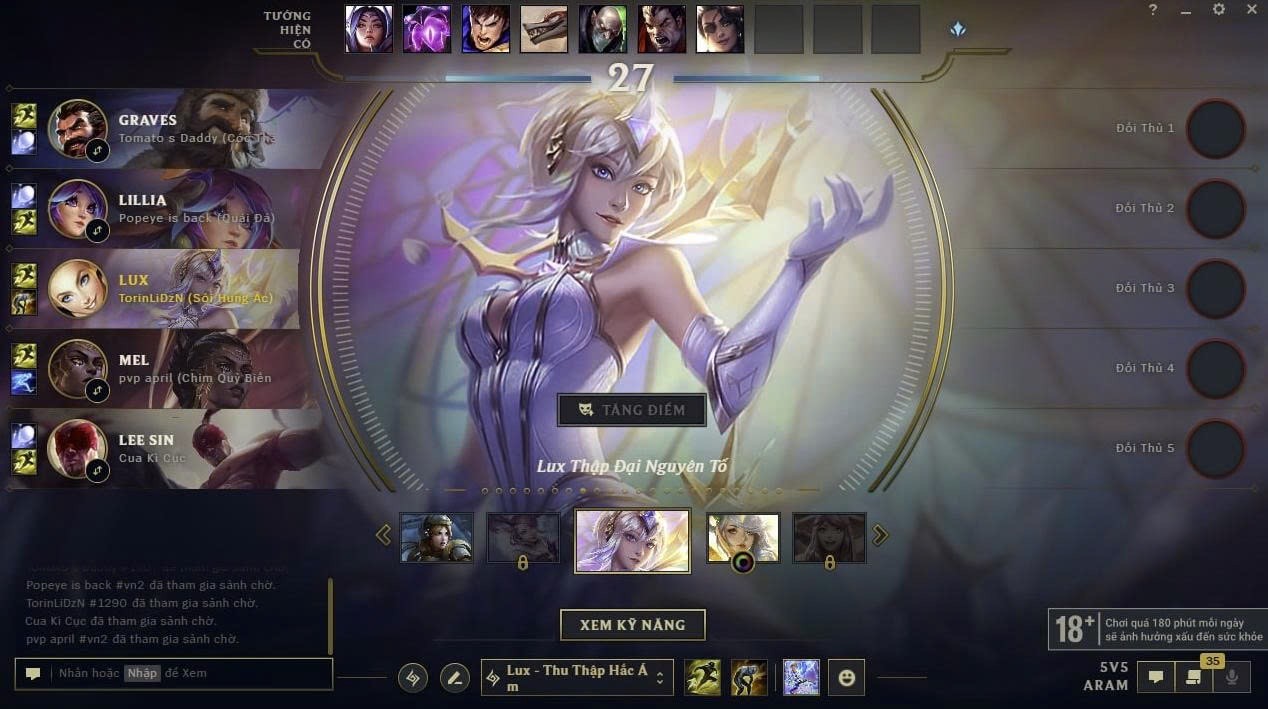Screen dimensions: 1268x709
Task: Show previous skins with the left carousel arrow
Action: tap(383, 536)
